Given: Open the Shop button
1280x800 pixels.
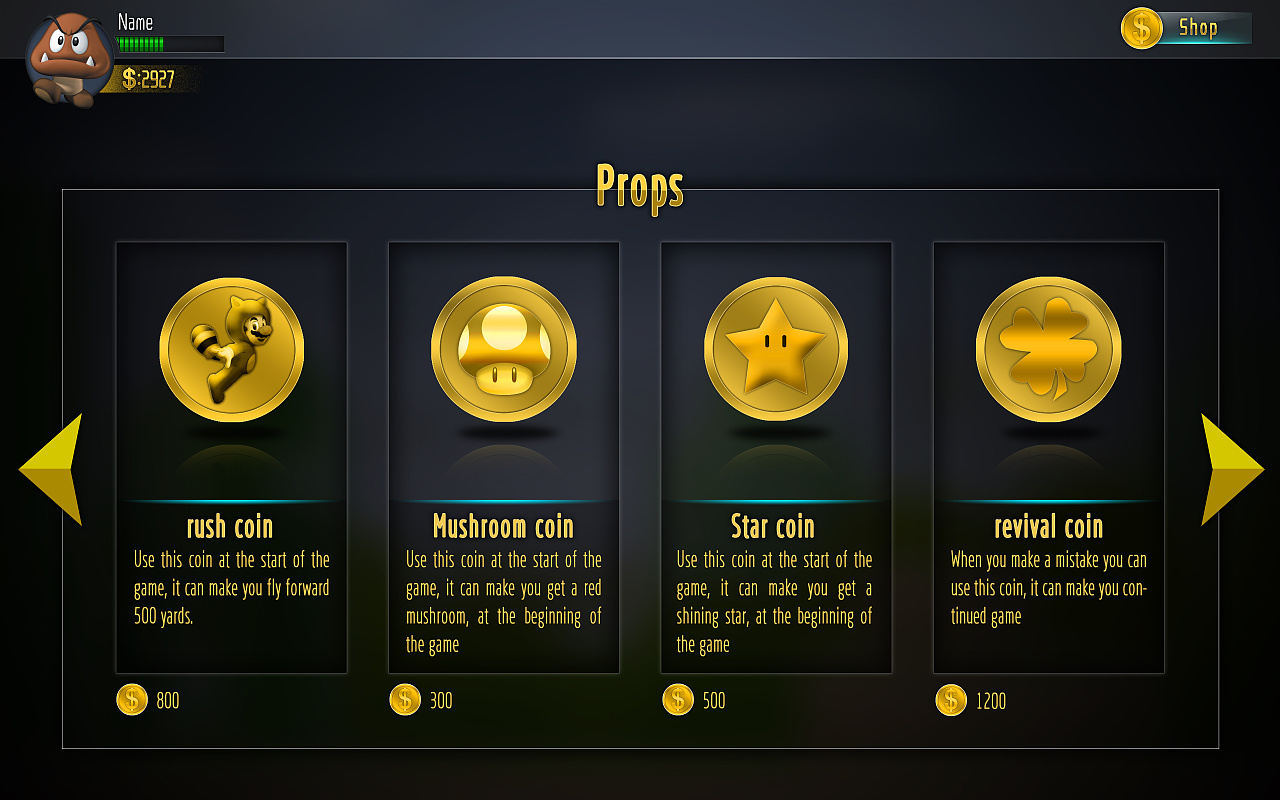Looking at the screenshot, I should coord(1187,28).
